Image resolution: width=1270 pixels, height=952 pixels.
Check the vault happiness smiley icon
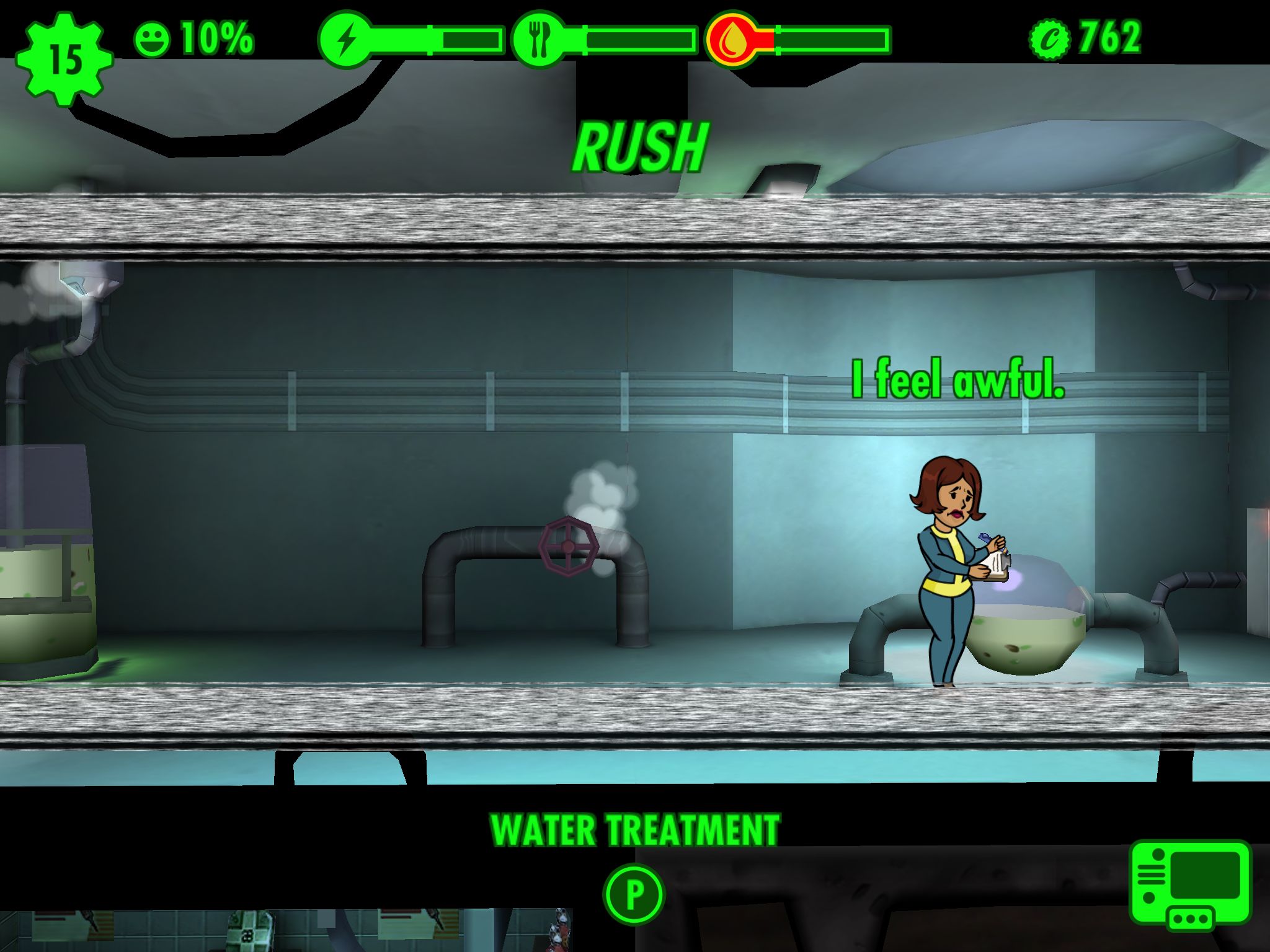(152, 40)
